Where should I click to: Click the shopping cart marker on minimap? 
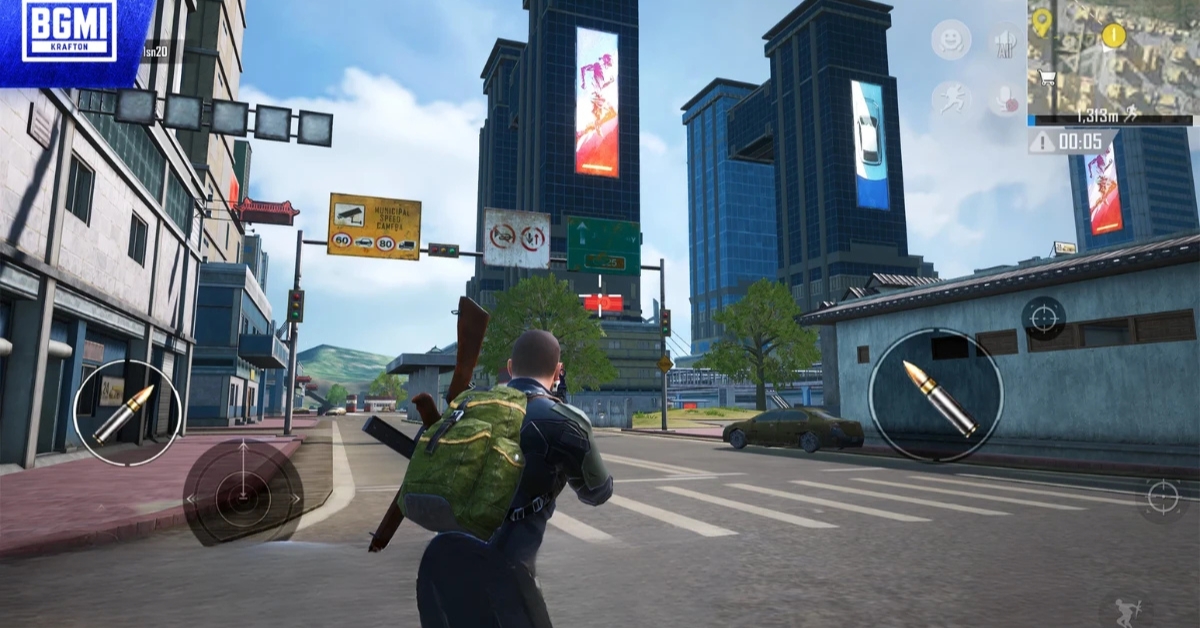(x=1047, y=77)
